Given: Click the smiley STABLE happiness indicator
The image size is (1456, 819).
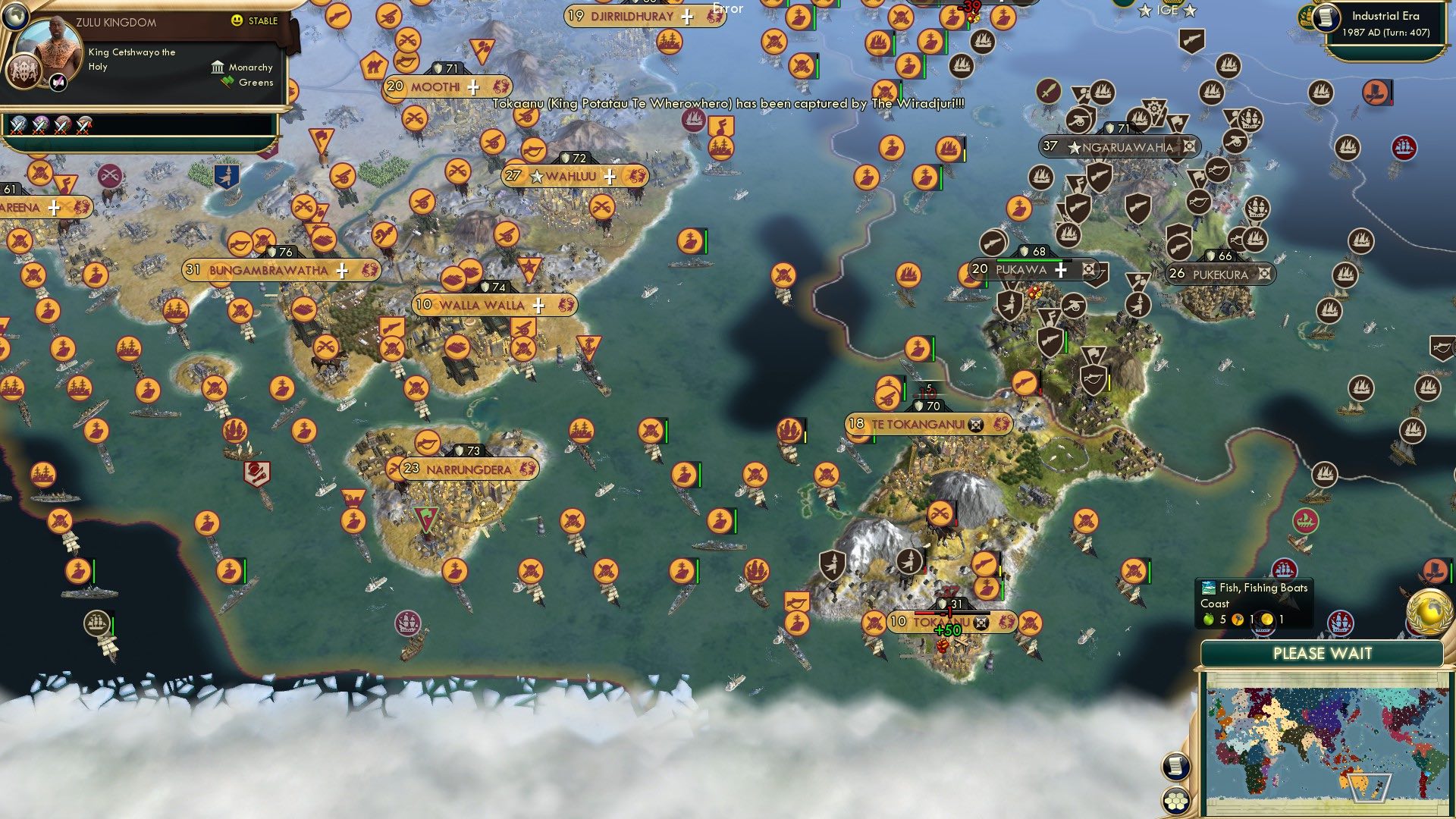Looking at the screenshot, I should tap(237, 20).
